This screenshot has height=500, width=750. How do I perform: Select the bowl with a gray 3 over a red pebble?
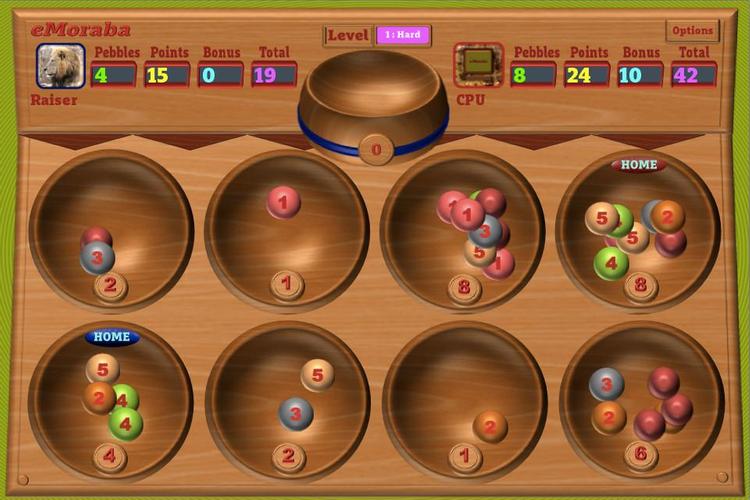111,232
